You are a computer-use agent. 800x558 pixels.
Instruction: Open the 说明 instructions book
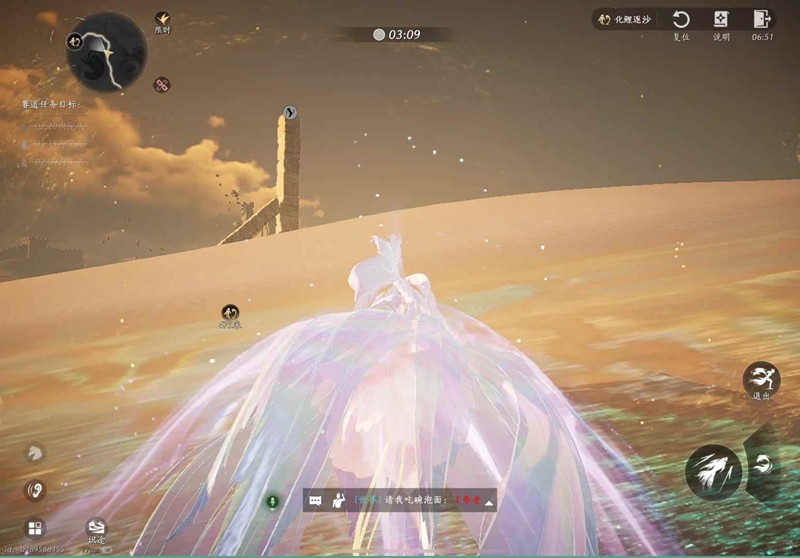pos(721,20)
